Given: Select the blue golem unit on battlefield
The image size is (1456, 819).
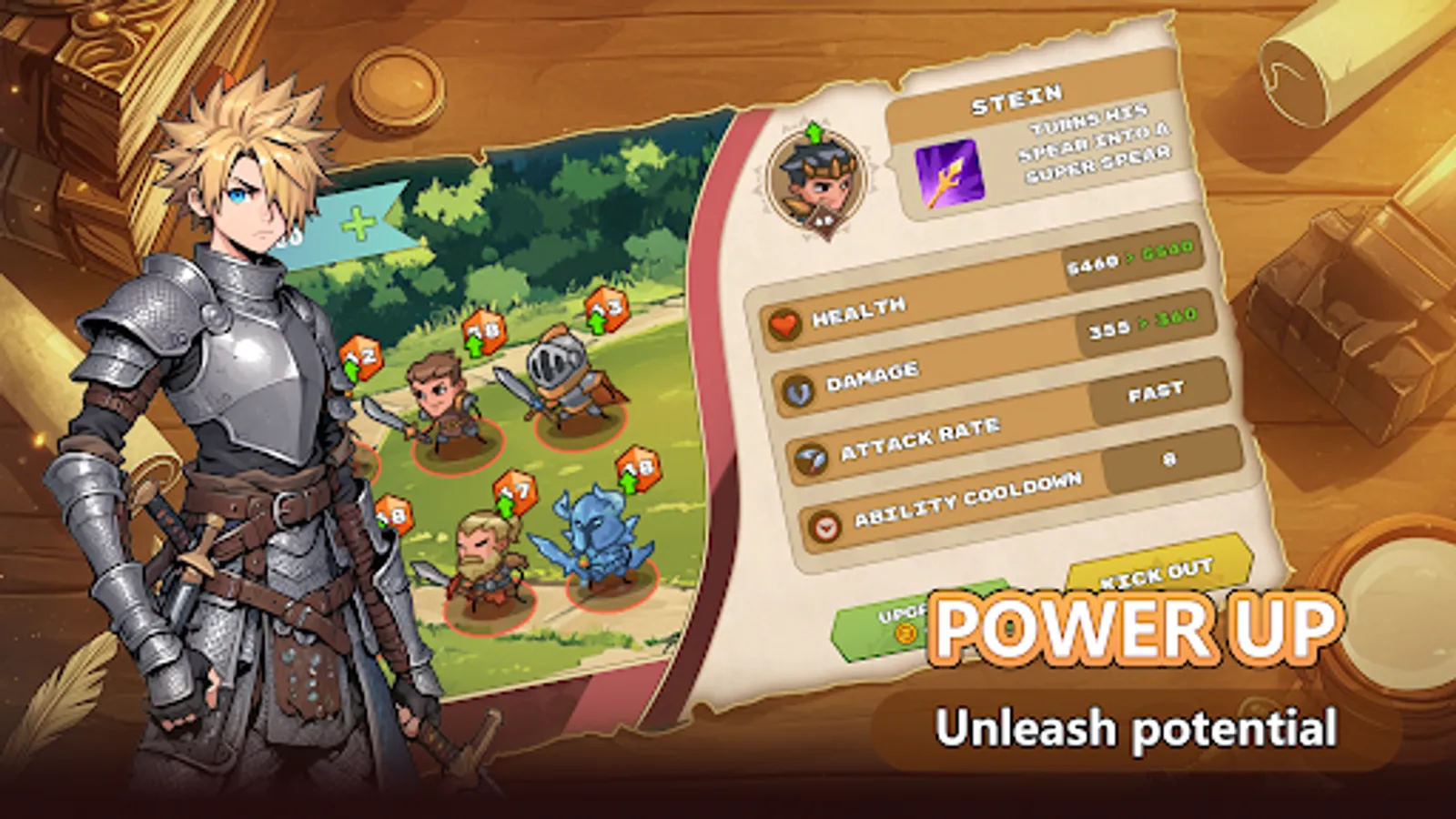Looking at the screenshot, I should (x=596, y=537).
